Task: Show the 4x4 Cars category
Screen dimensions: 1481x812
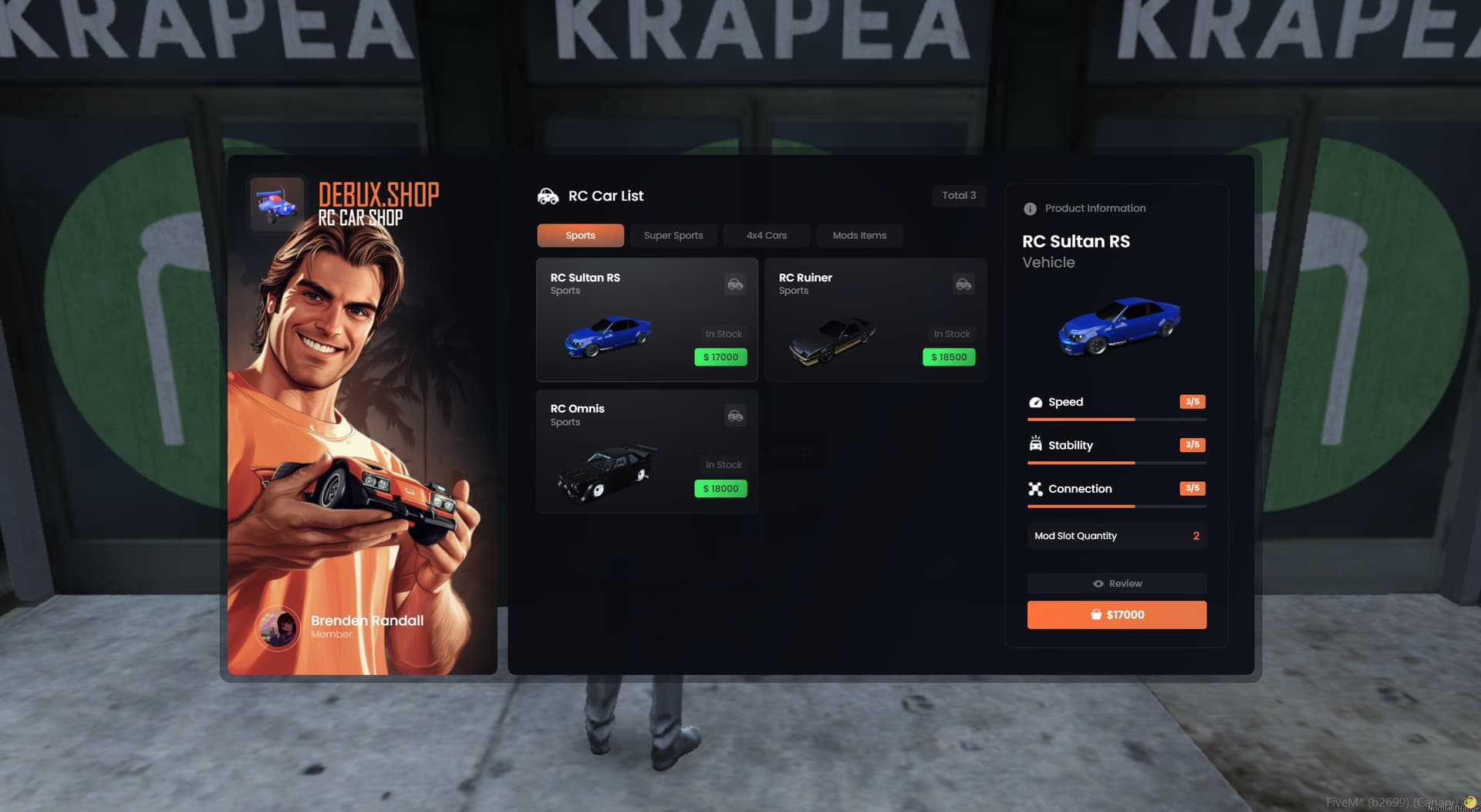Action: [766, 235]
